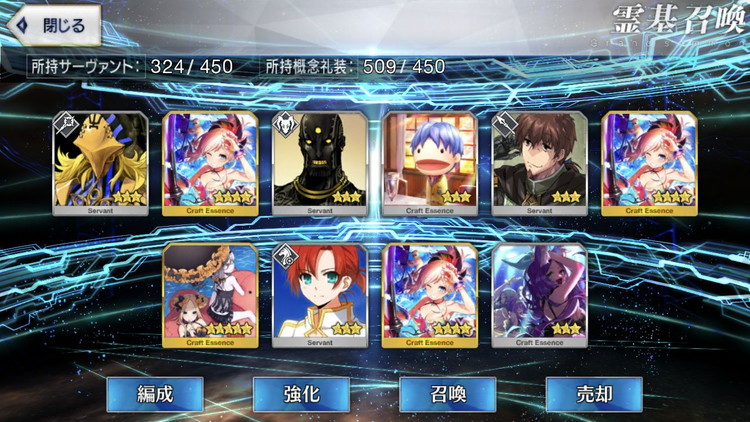The width and height of the screenshot is (750, 422).
Task: Choose the blue-haired boy Craft Essence card
Action: (430, 162)
